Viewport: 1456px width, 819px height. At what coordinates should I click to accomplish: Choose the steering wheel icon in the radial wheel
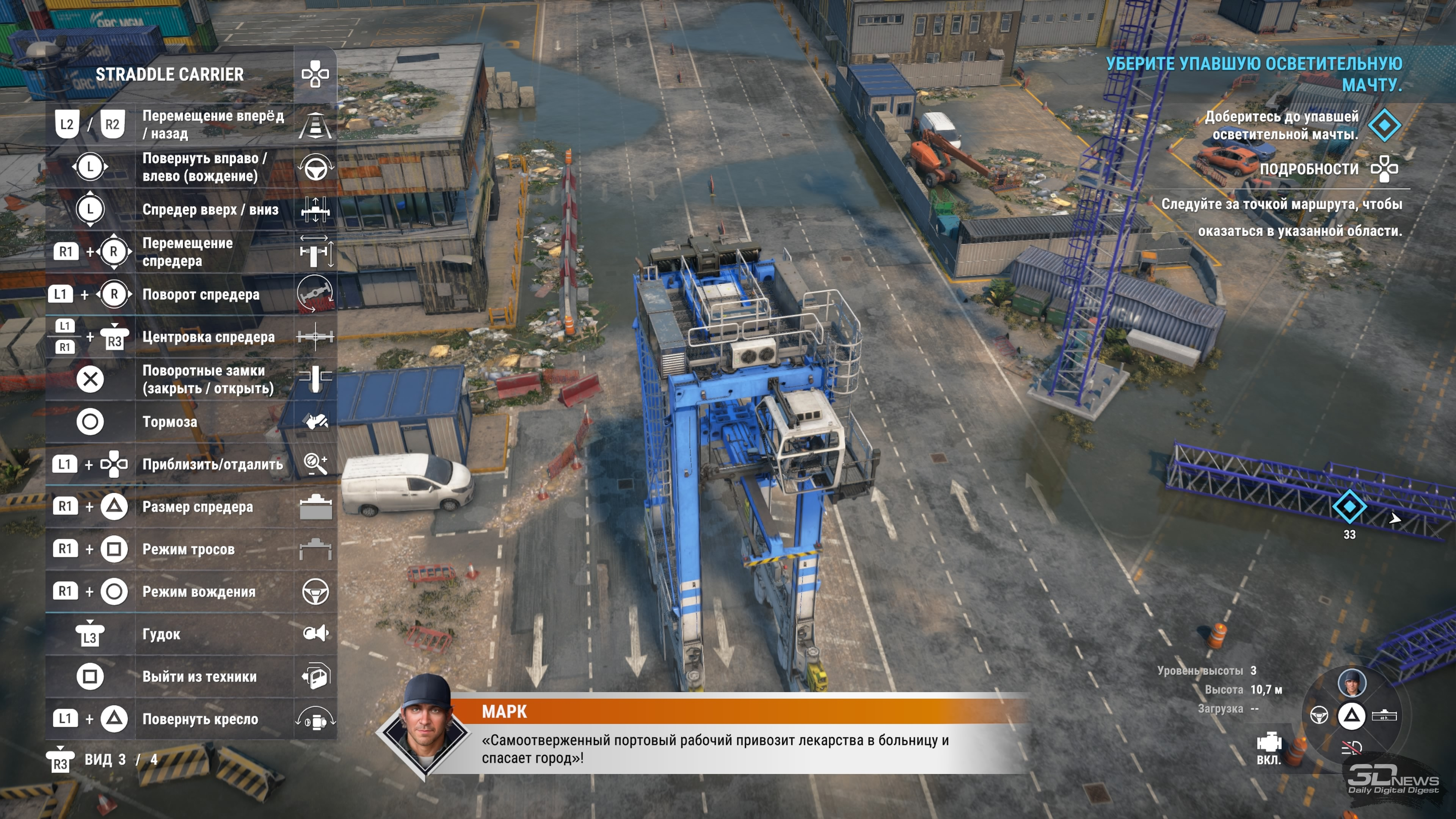pos(1319,715)
